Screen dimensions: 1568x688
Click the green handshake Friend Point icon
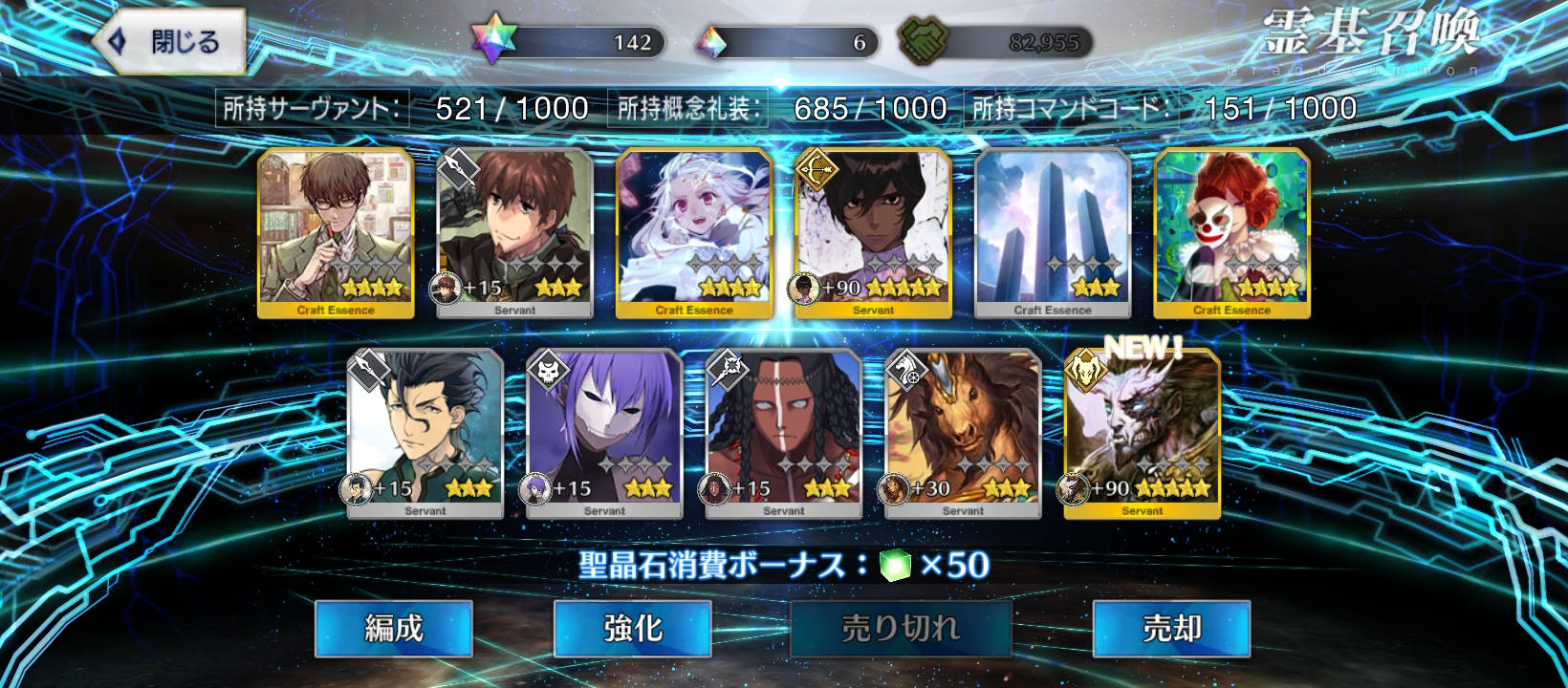tap(923, 42)
